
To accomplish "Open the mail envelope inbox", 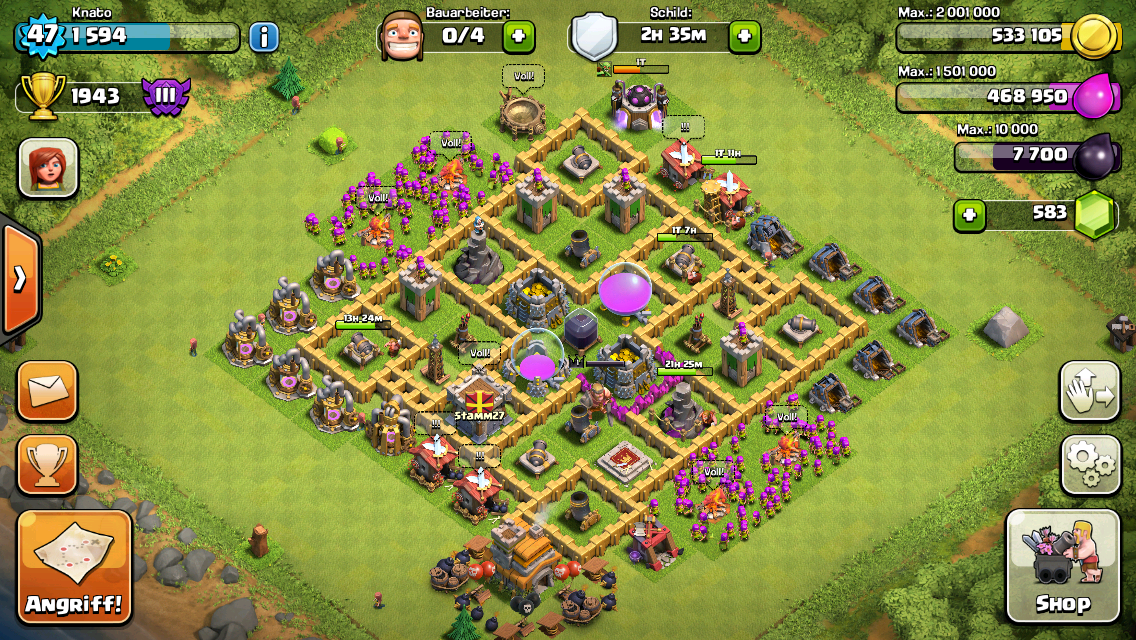I will pyautogui.click(x=47, y=391).
